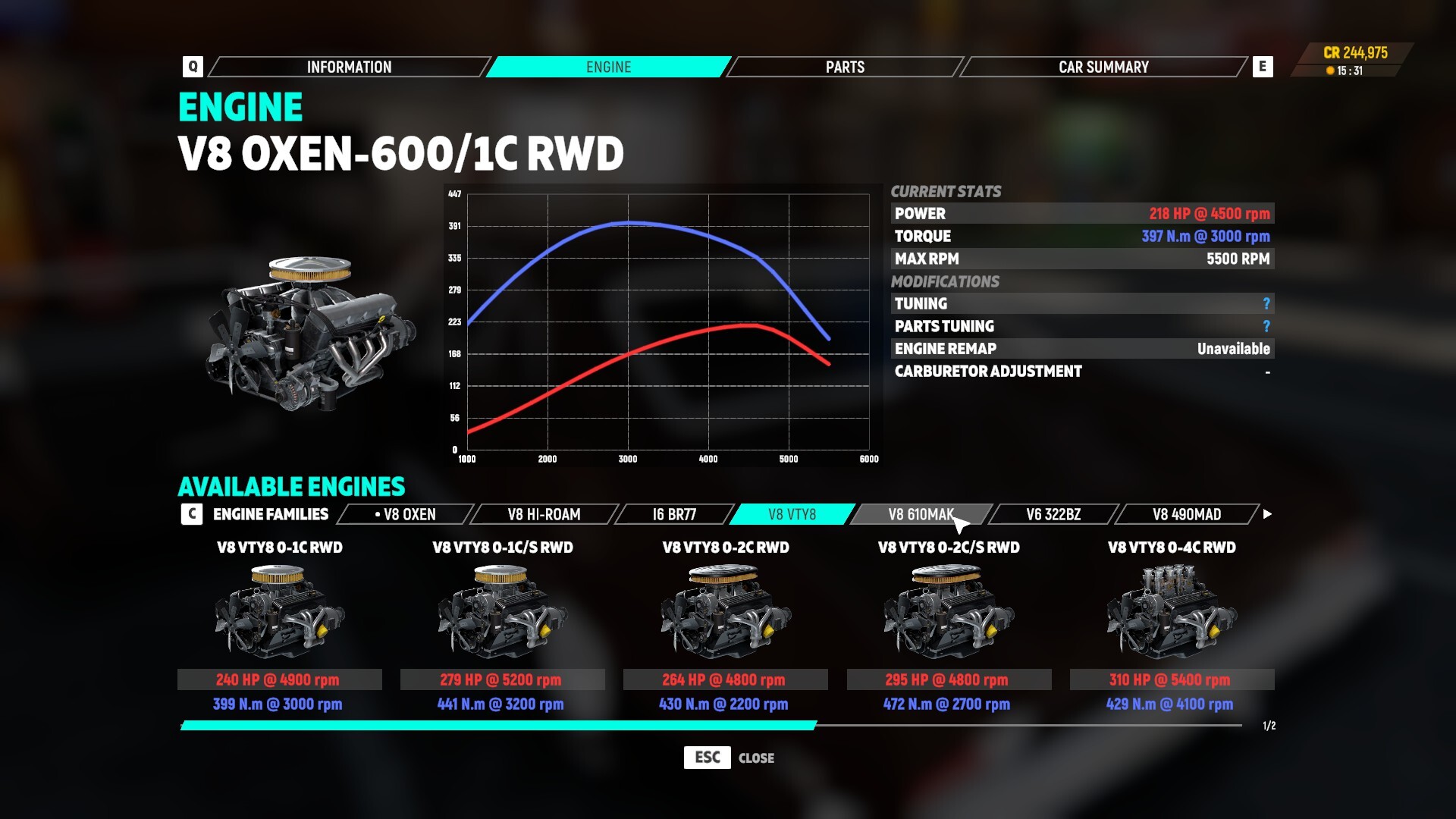The image size is (1456, 819).
Task: Open the V6 322BZ engine family
Action: click(1051, 514)
